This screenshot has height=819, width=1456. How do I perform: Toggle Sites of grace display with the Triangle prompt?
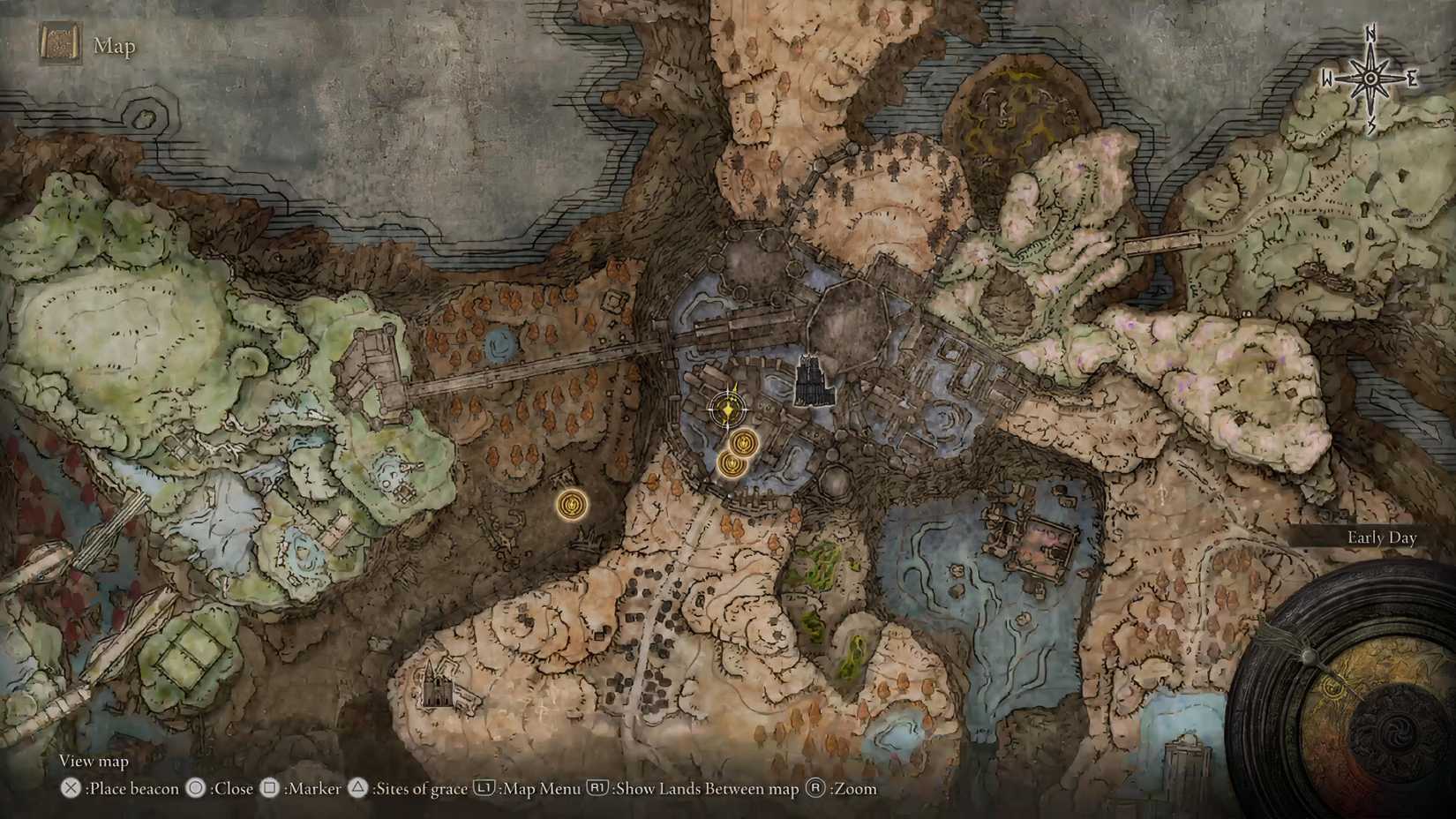pos(357,789)
